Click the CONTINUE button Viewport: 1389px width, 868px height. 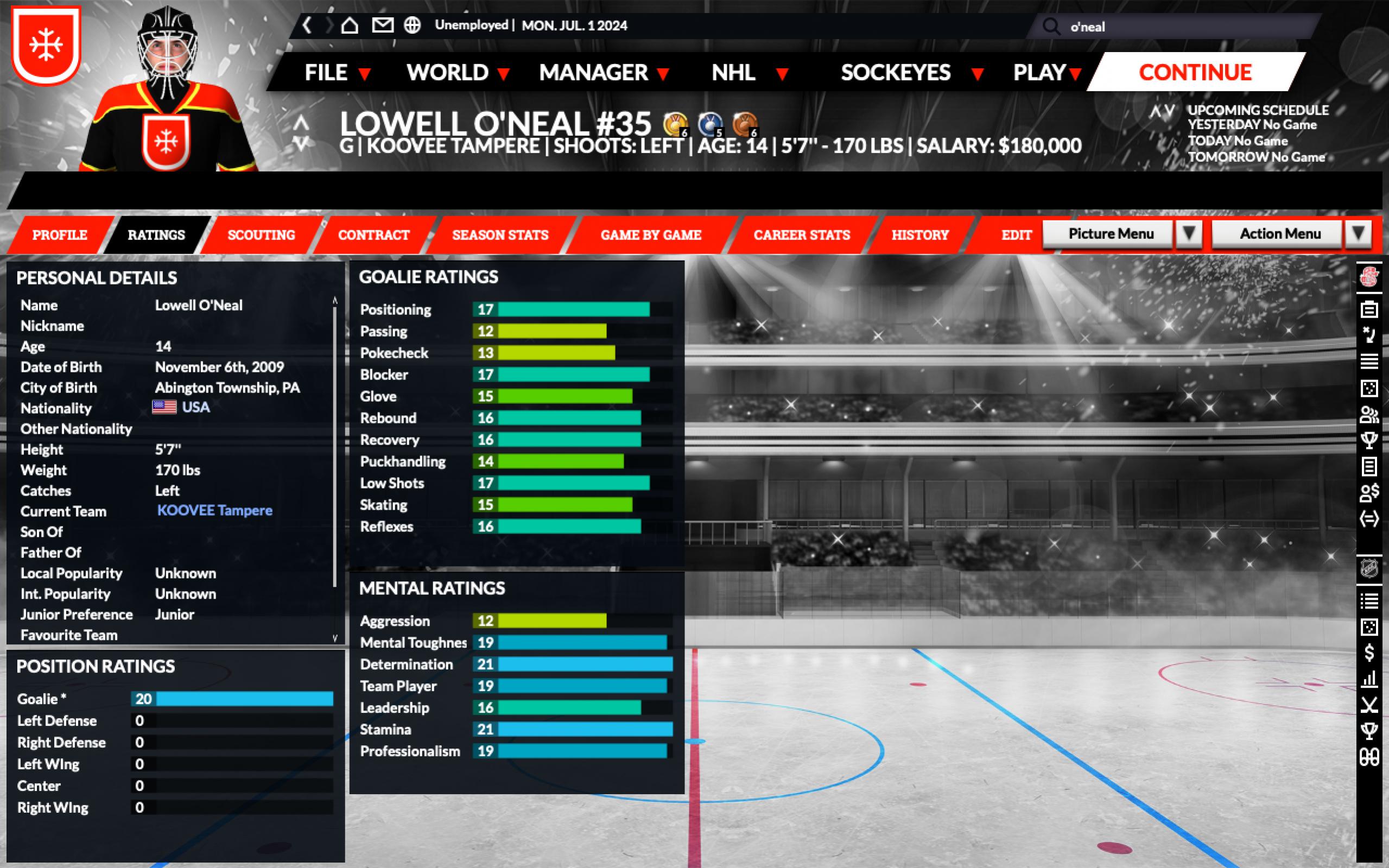tap(1195, 72)
